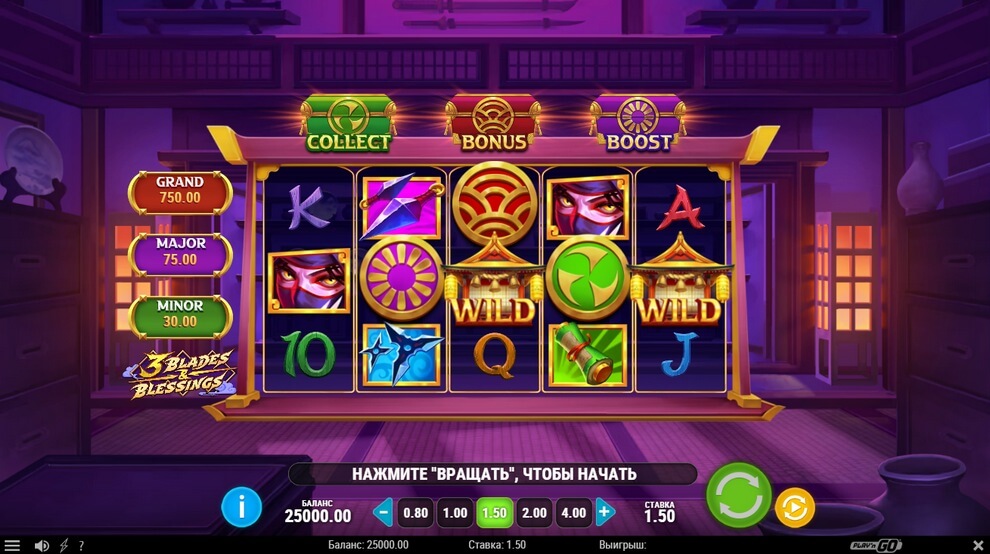The width and height of the screenshot is (990, 554).
Task: Toggle the lightning bolt fast play
Action: 65,545
